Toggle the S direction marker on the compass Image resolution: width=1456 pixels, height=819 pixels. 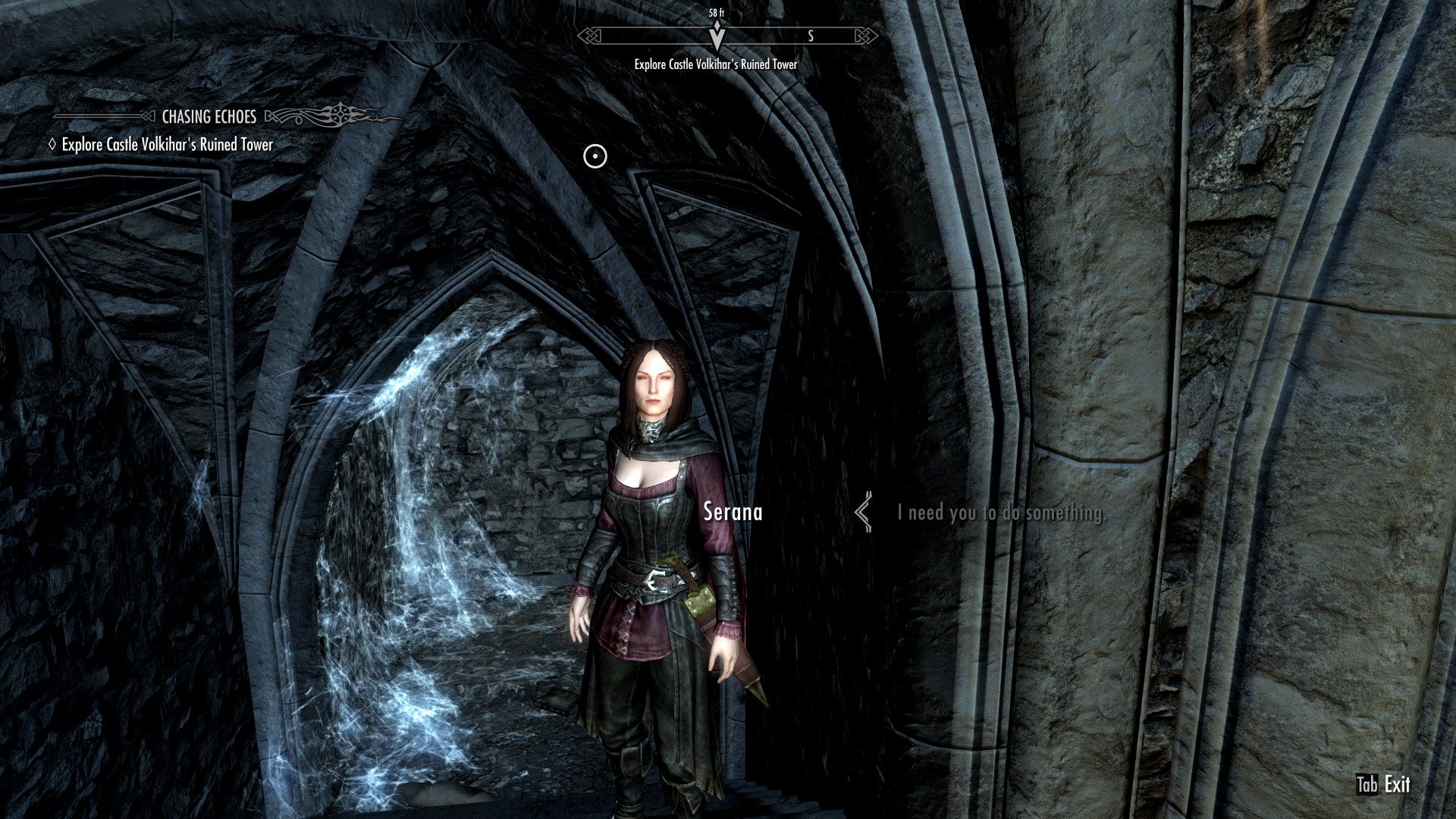tap(811, 34)
